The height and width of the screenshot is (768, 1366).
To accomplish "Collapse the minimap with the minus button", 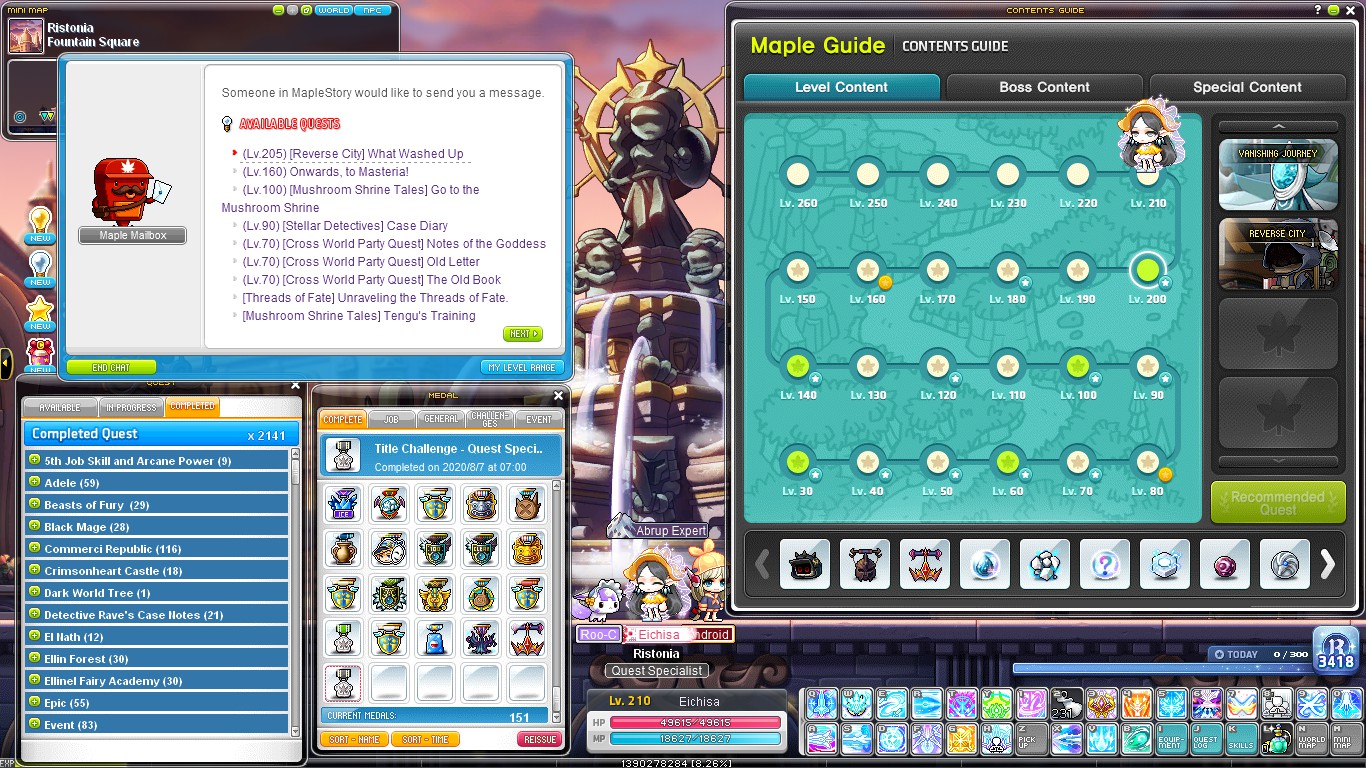I will pyautogui.click(x=279, y=10).
